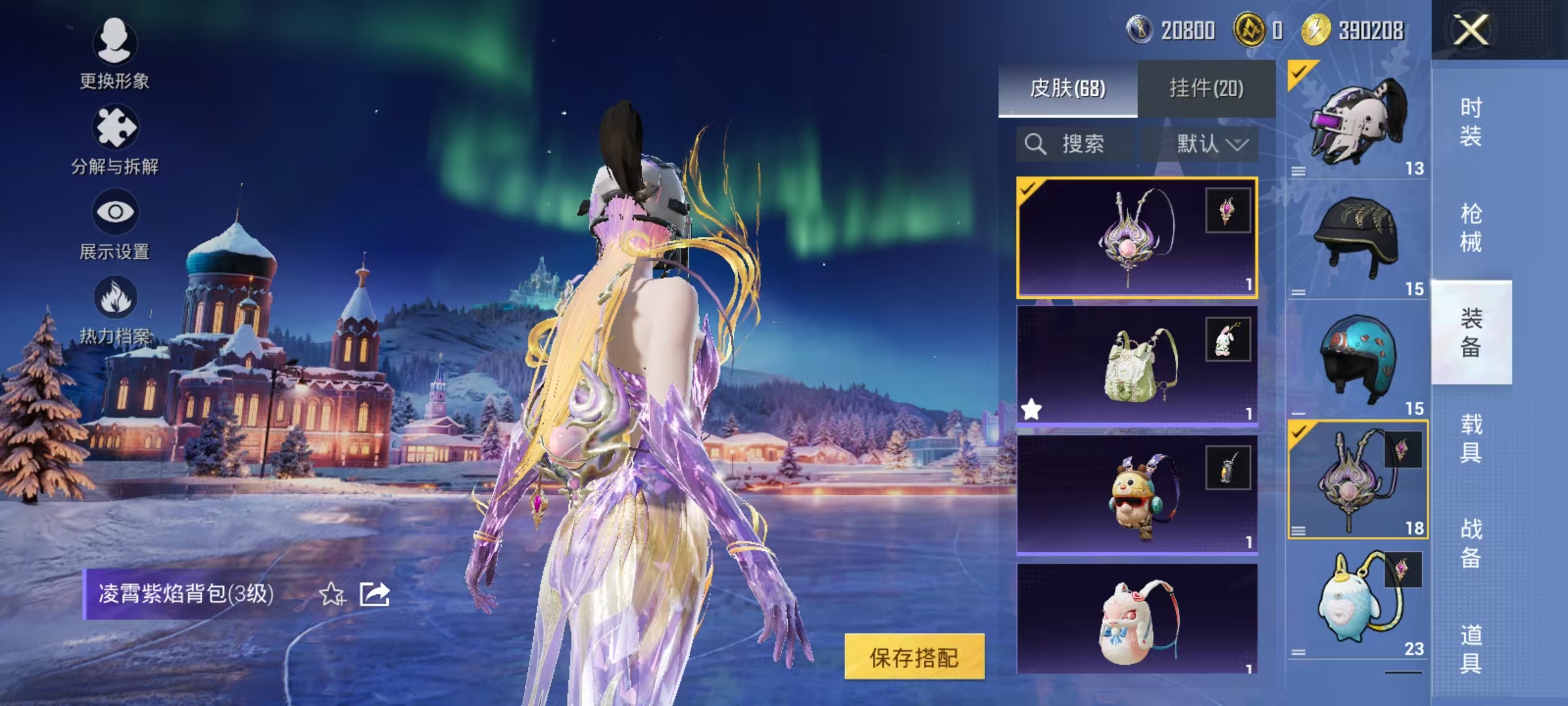Select the pink-white bunny backpack skin
This screenshot has width=1568, height=706.
tap(1137, 618)
